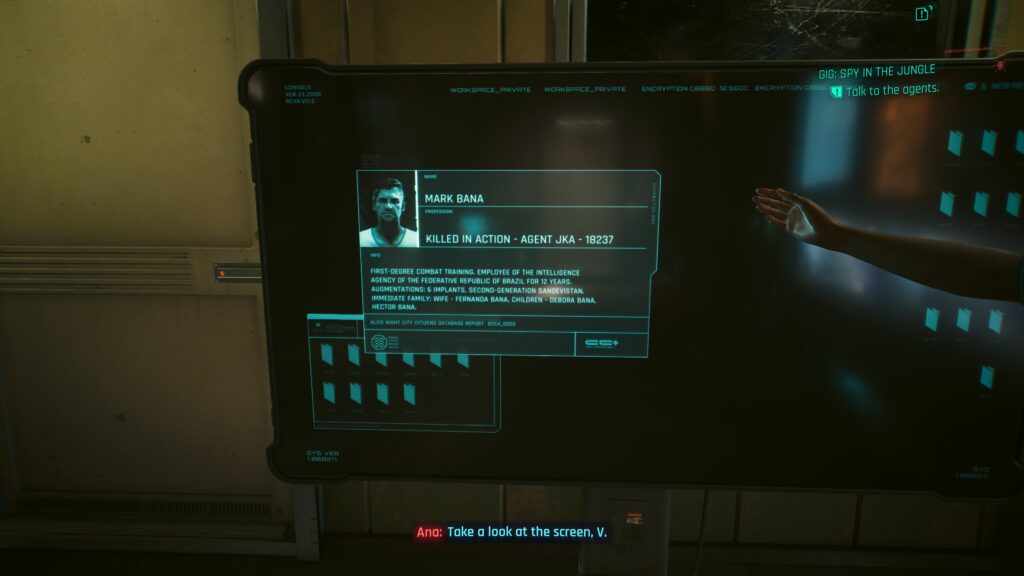Click the message notification icon with exclamation mark
Viewport: 1024px width, 576px height.
click(923, 13)
